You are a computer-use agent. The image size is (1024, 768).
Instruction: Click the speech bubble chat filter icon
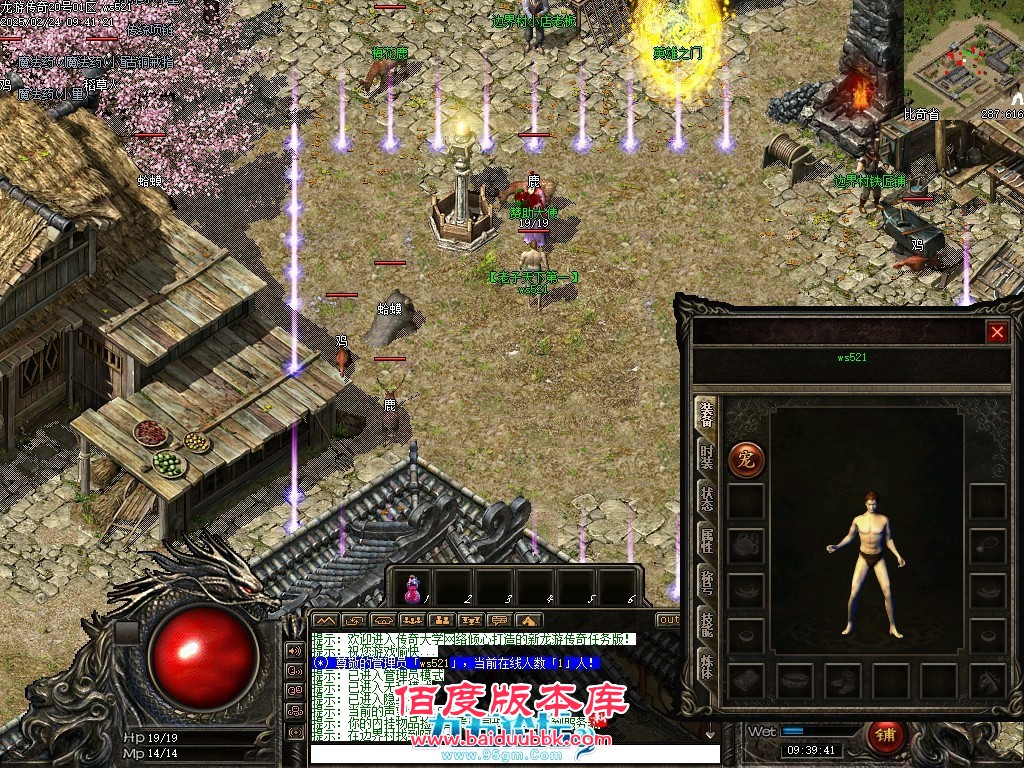click(x=499, y=620)
